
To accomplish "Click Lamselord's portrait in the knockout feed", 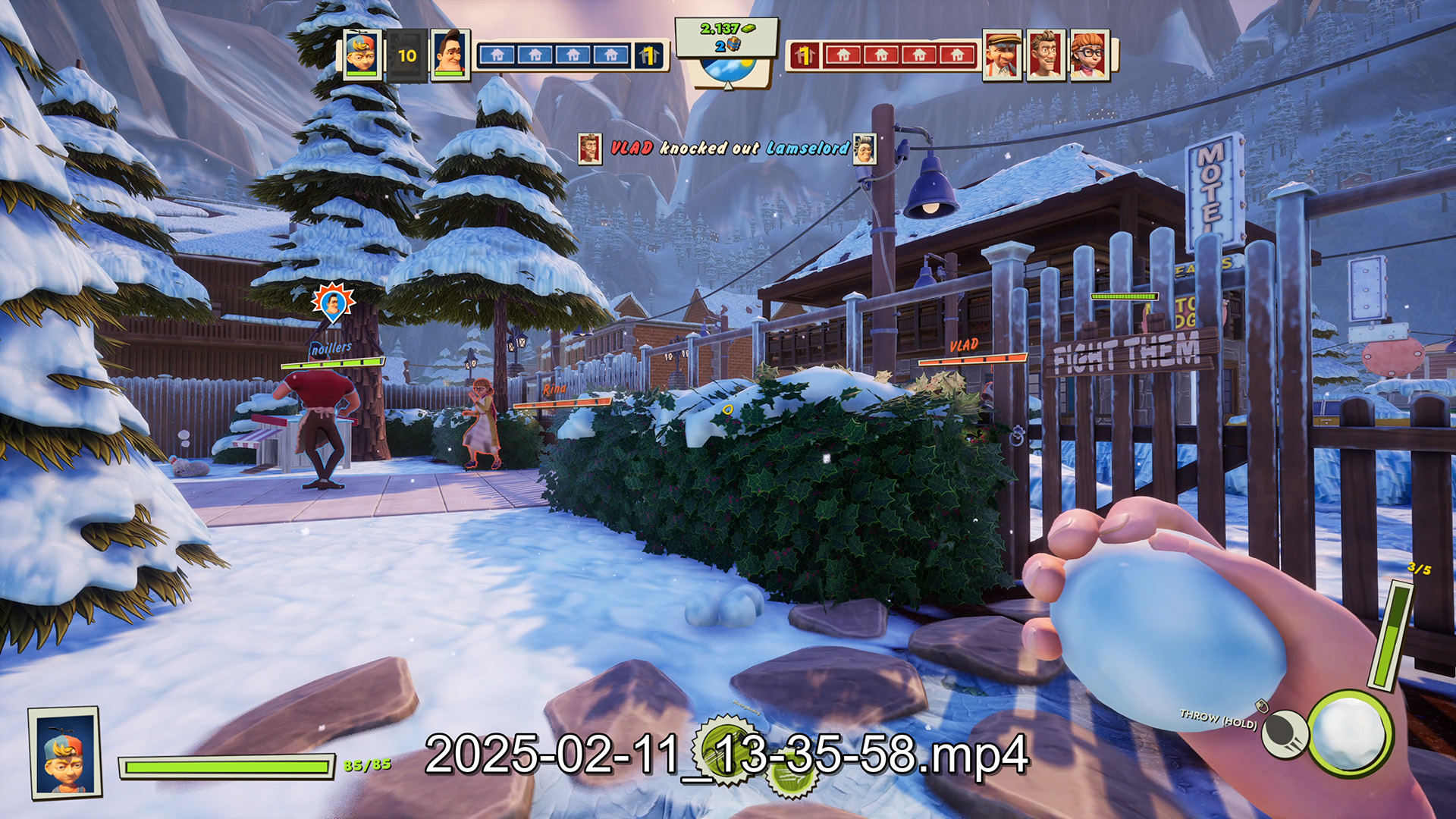I will point(864,148).
